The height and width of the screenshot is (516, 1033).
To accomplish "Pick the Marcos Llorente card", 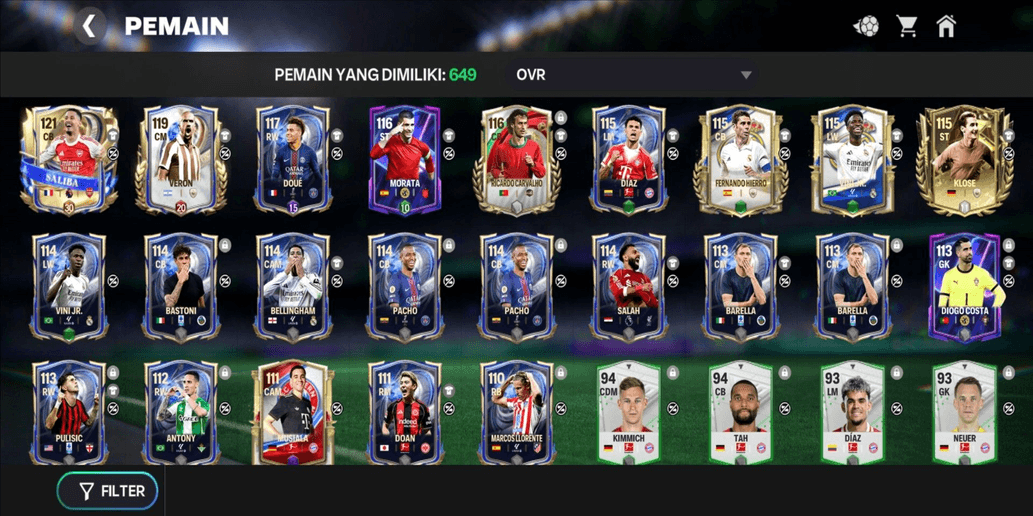I will coord(516,413).
